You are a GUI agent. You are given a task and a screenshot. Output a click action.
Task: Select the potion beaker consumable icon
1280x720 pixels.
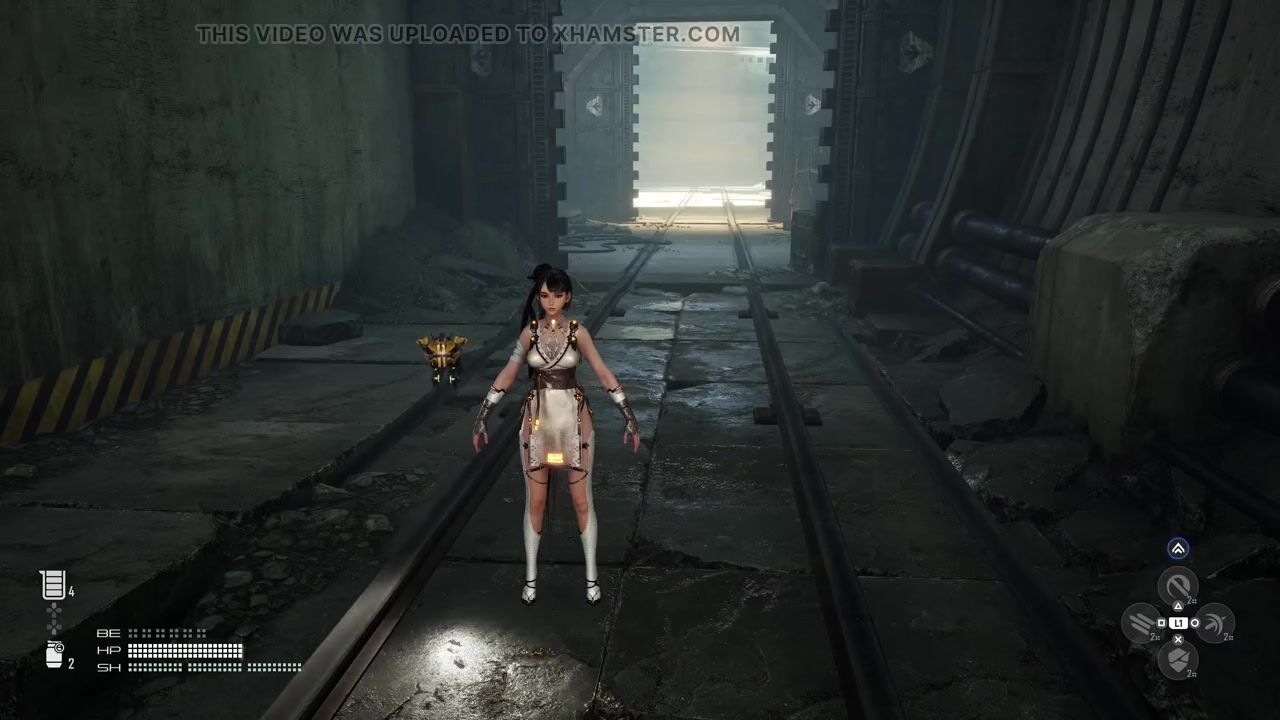[53, 585]
